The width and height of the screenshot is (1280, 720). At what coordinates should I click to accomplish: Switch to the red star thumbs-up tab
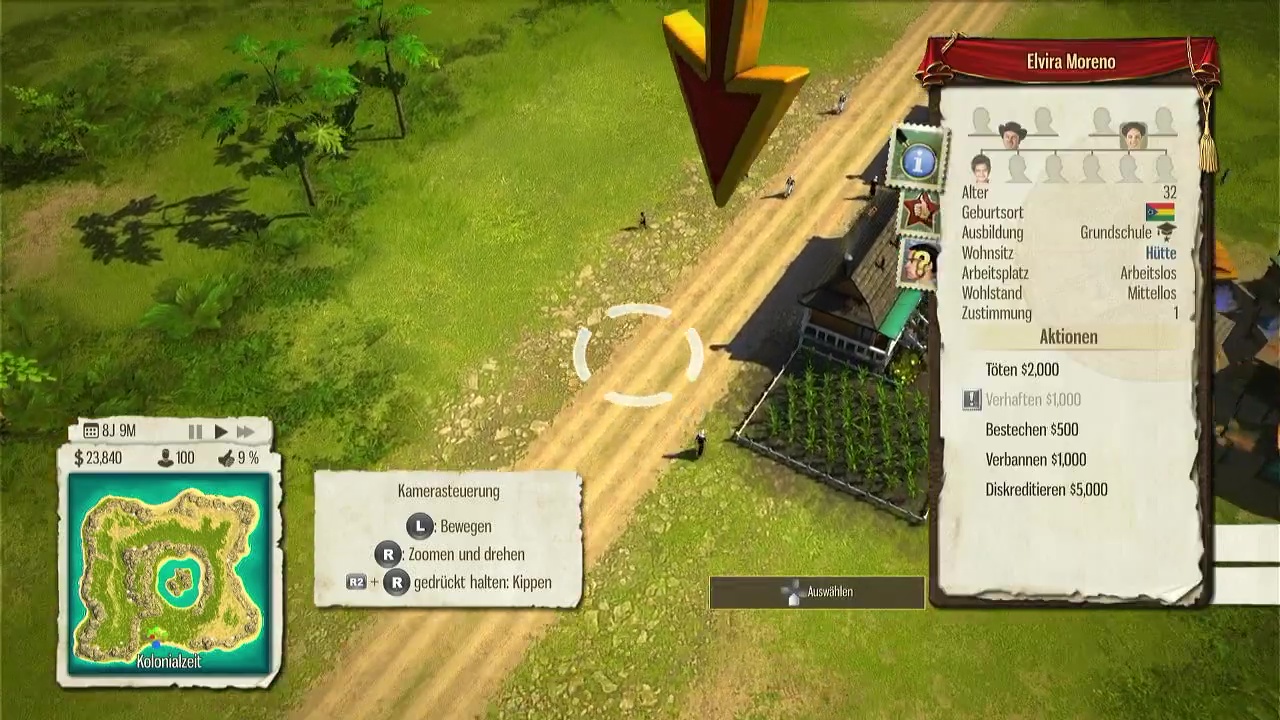919,212
